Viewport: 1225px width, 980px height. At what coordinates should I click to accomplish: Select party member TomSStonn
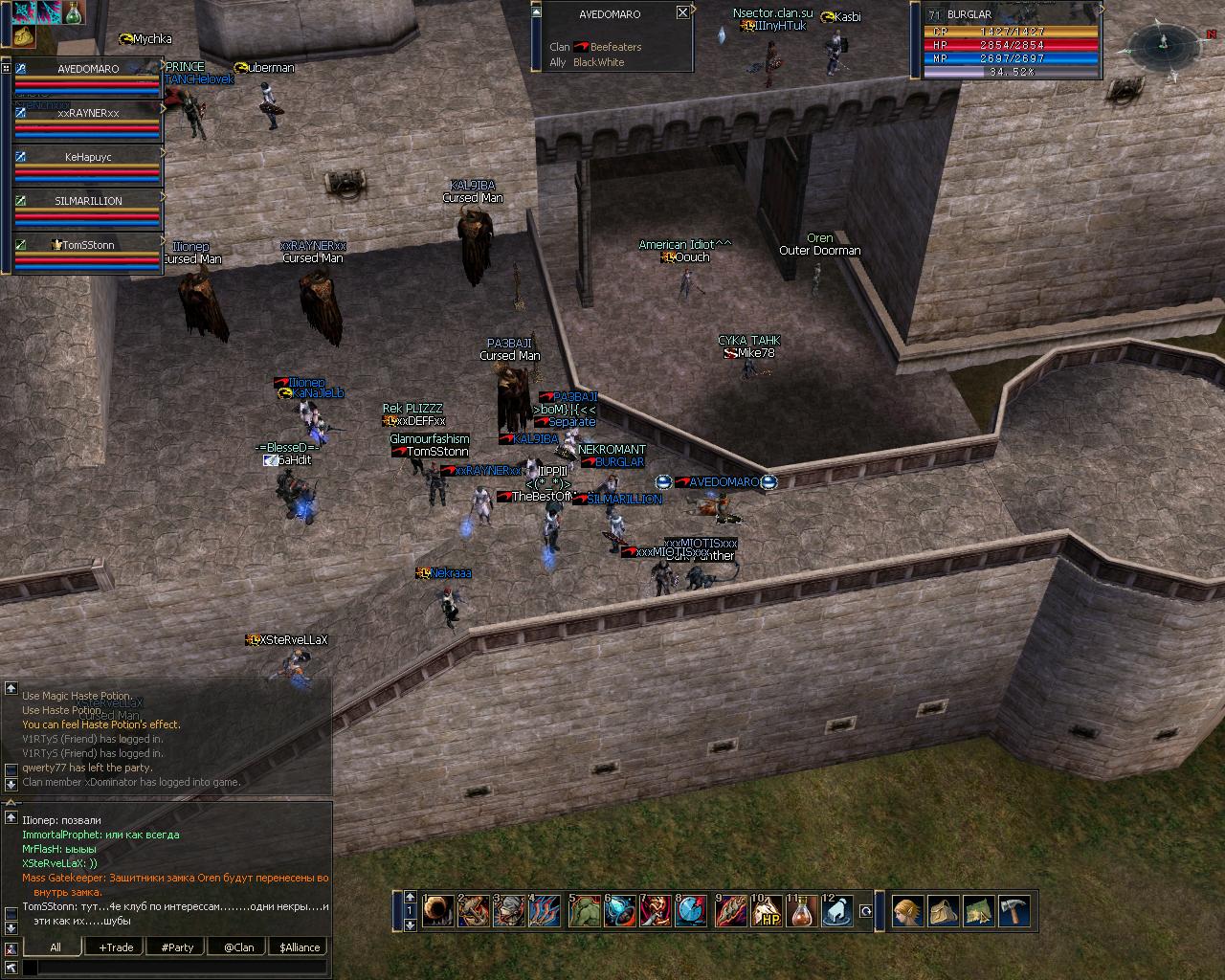(88, 245)
